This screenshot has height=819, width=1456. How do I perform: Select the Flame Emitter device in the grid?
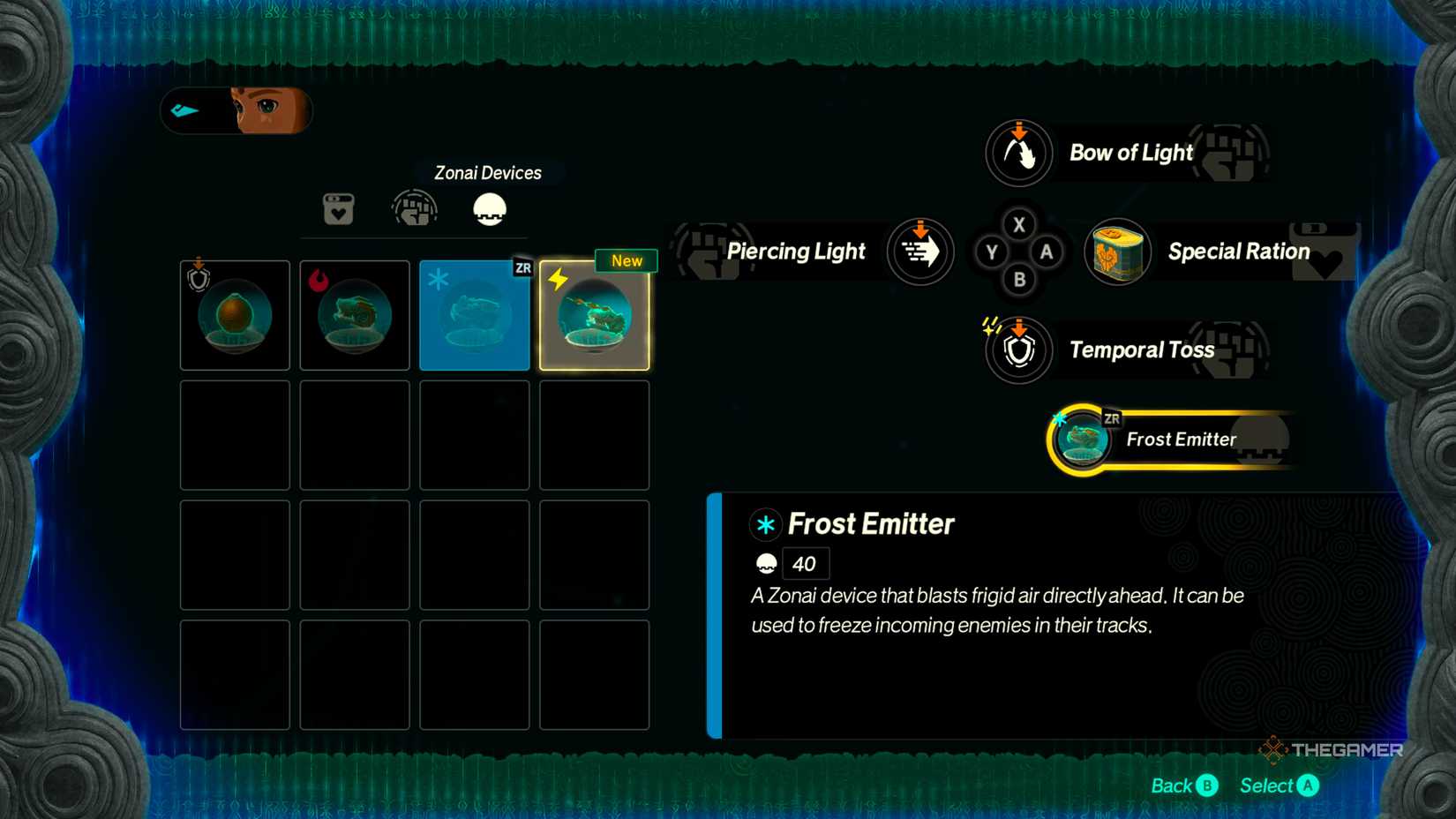click(x=355, y=315)
